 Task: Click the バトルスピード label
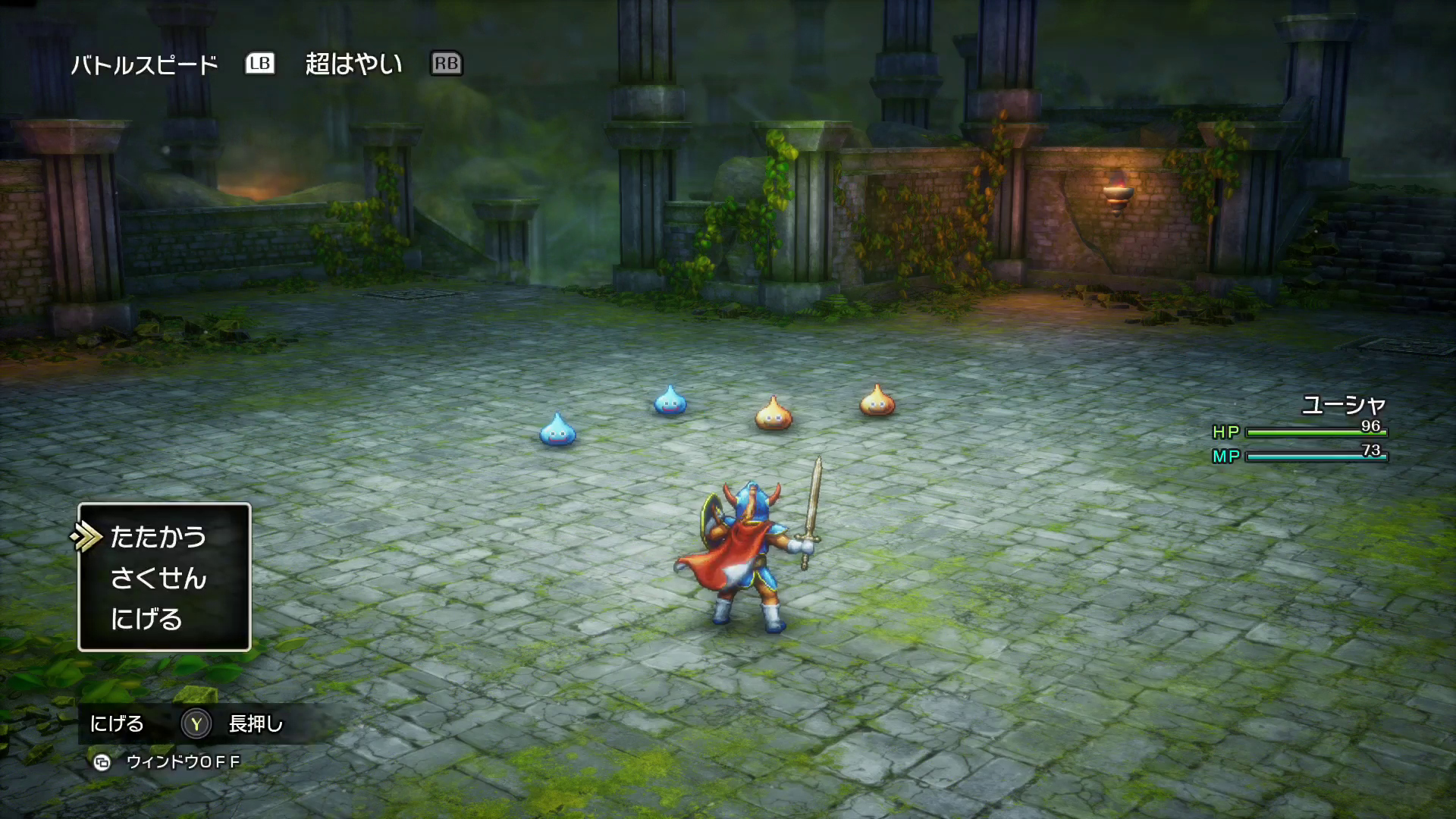(x=144, y=65)
